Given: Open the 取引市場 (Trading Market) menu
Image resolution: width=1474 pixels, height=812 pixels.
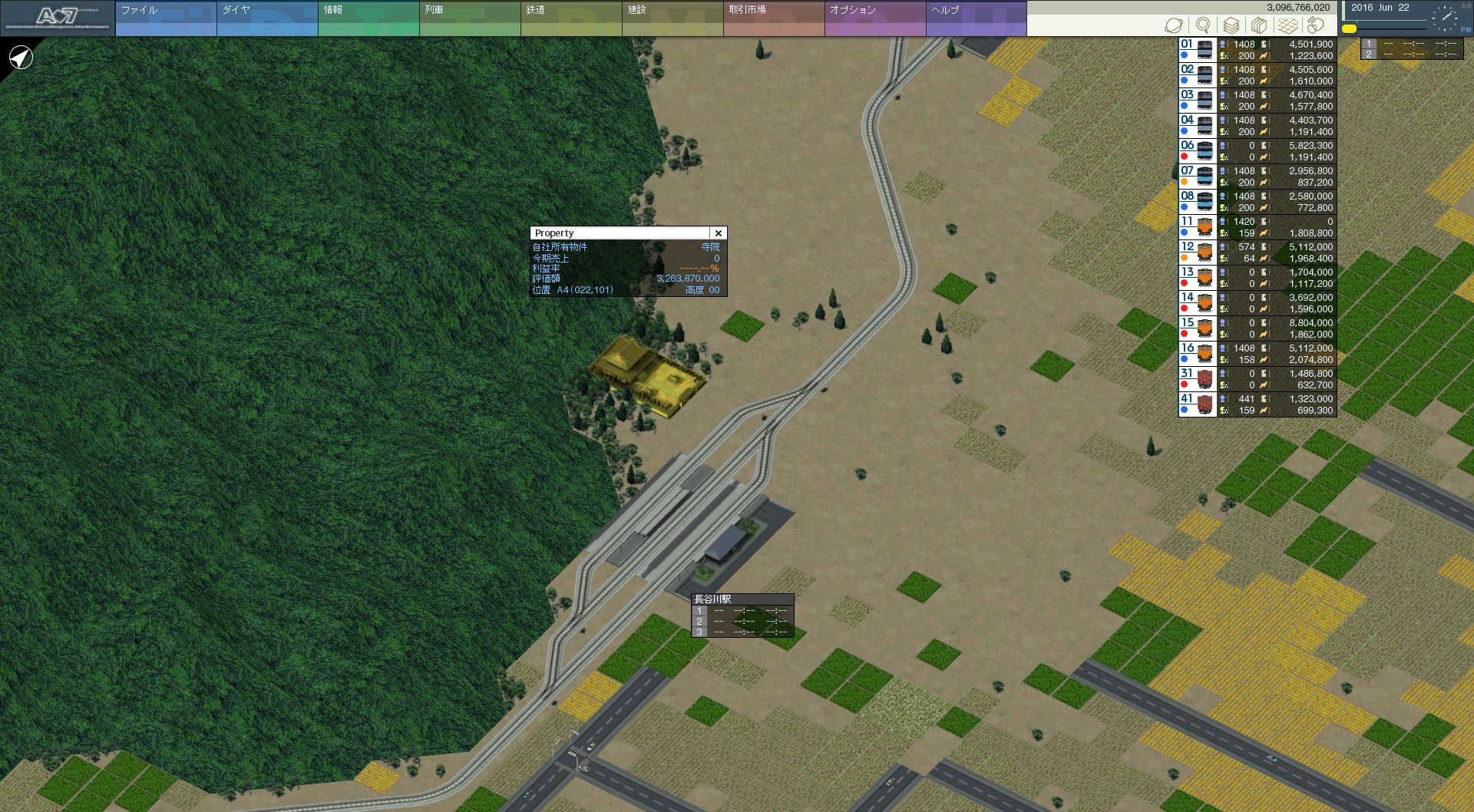Looking at the screenshot, I should coord(773,18).
